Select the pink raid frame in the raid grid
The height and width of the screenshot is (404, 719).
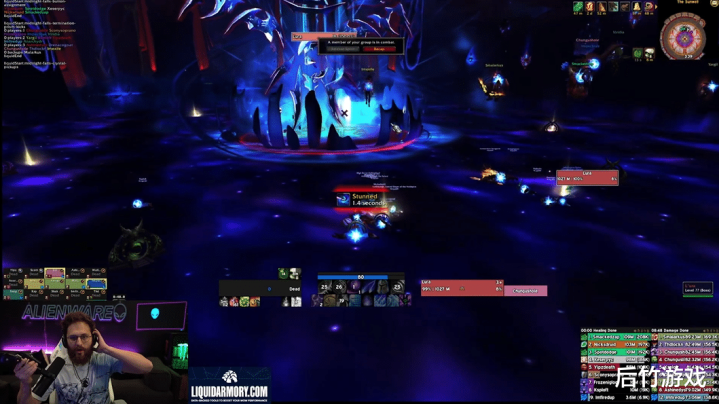point(54,273)
